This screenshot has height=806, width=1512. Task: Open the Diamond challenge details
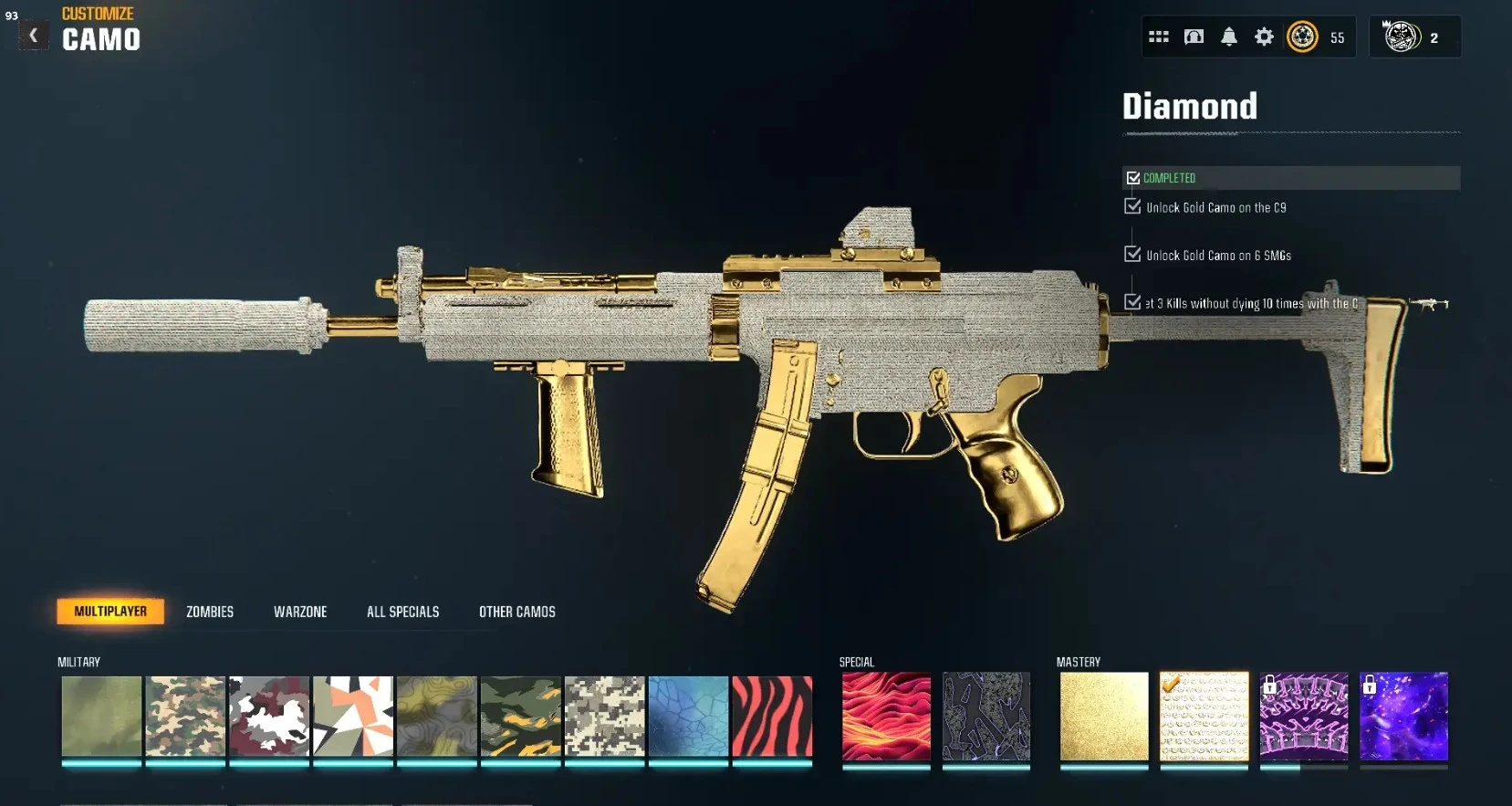[x=1189, y=106]
